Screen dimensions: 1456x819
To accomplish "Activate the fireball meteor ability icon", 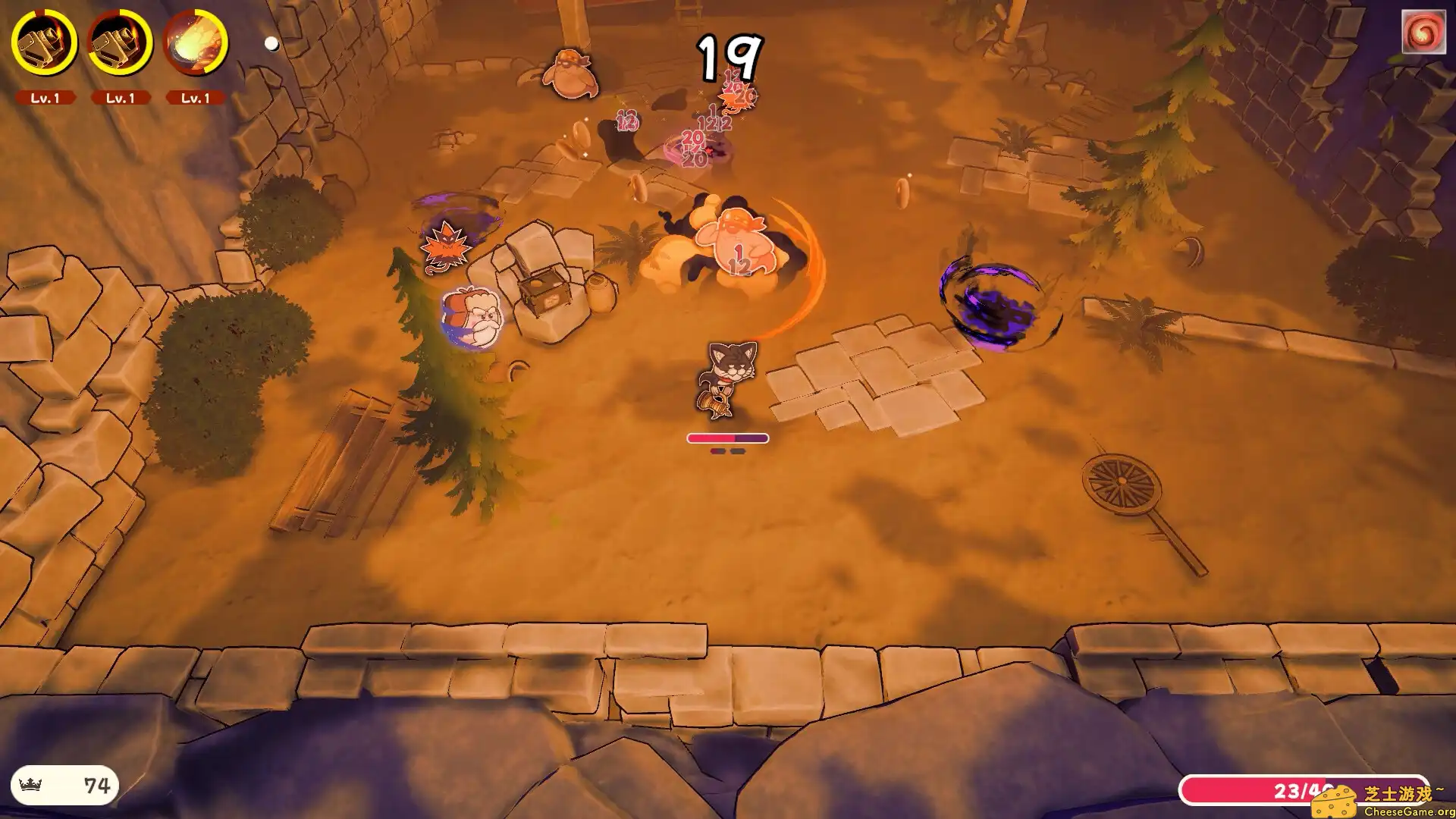I will point(195,42).
